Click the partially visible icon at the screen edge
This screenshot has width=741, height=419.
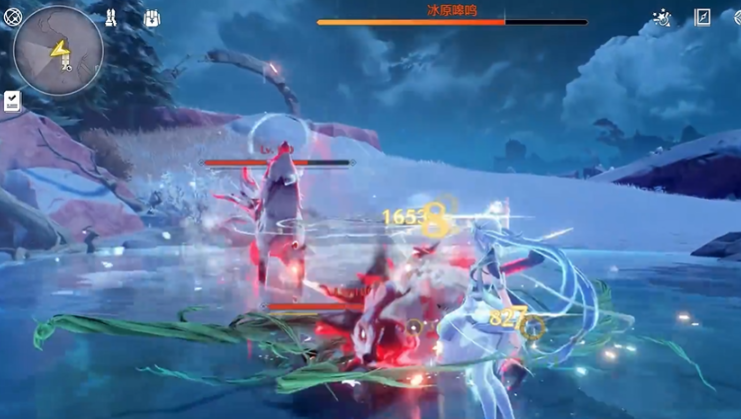click(735, 17)
